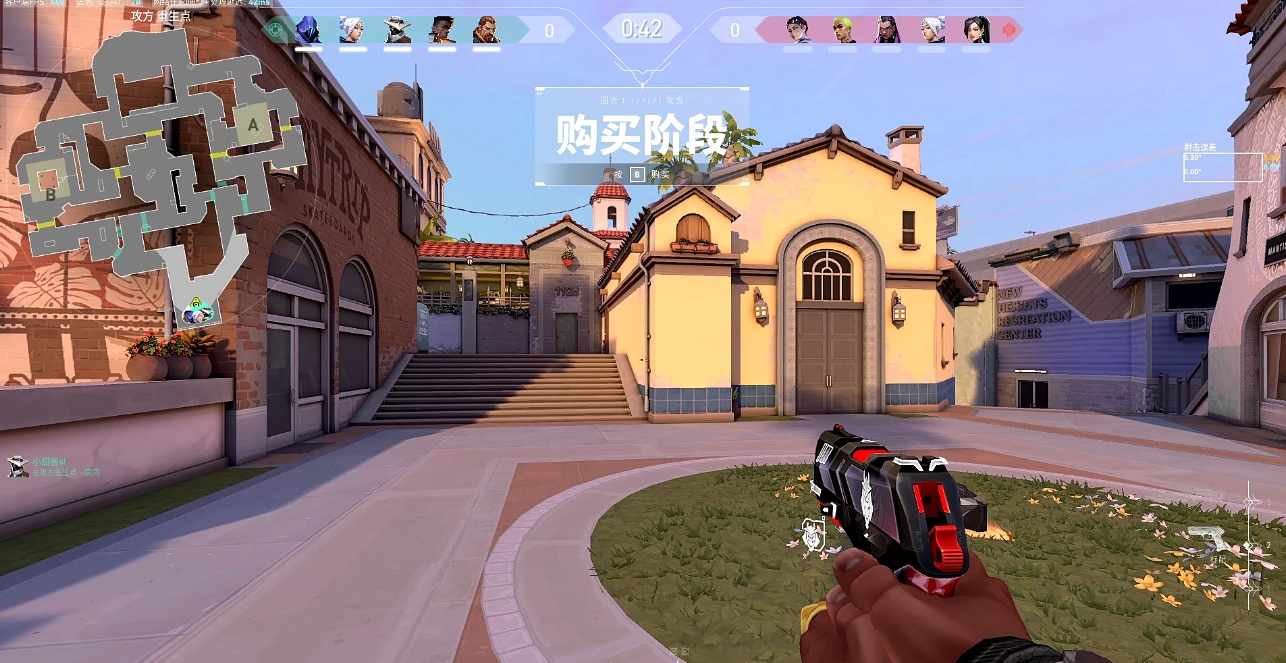
Task: Select the green-haired Gekko portrait
Action: pos(843,30)
